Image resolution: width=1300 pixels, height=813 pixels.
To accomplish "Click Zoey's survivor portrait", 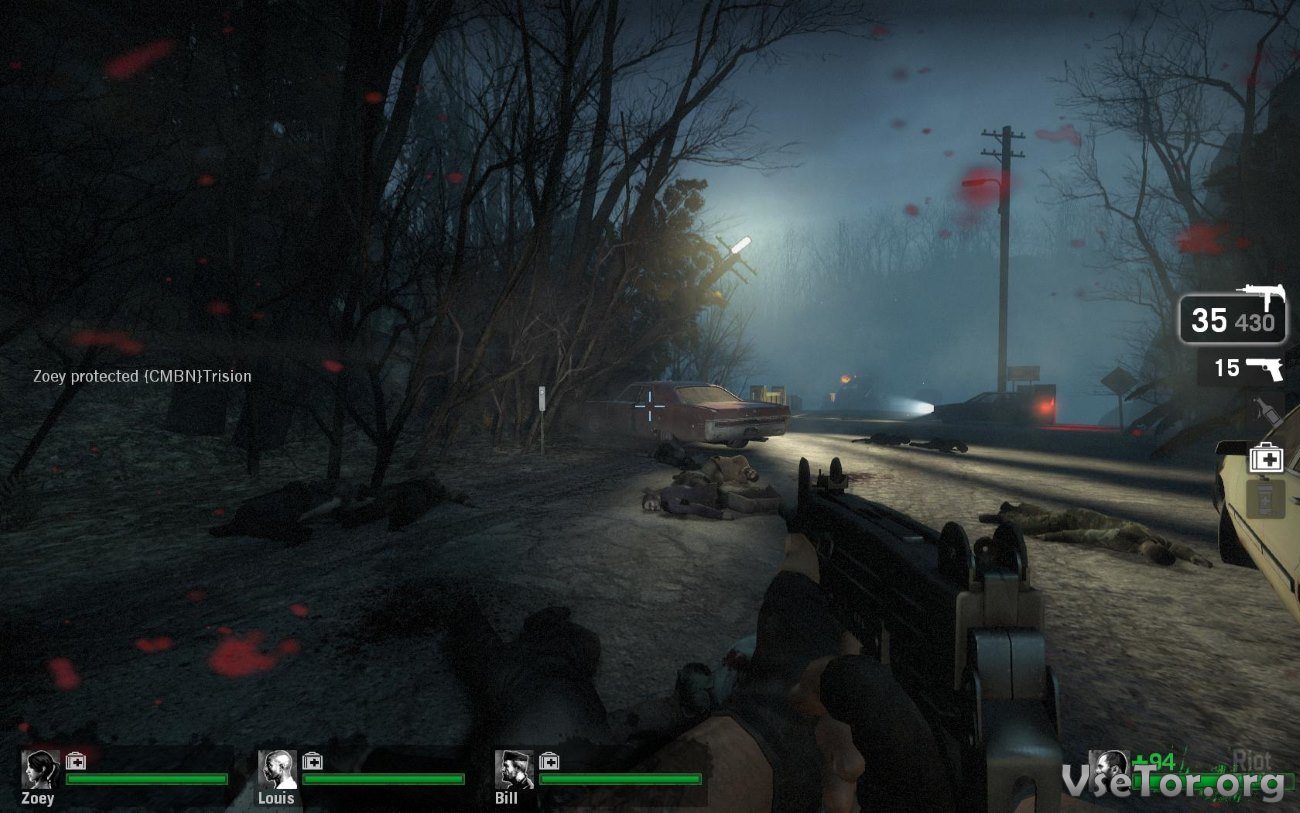I will 40,769.
